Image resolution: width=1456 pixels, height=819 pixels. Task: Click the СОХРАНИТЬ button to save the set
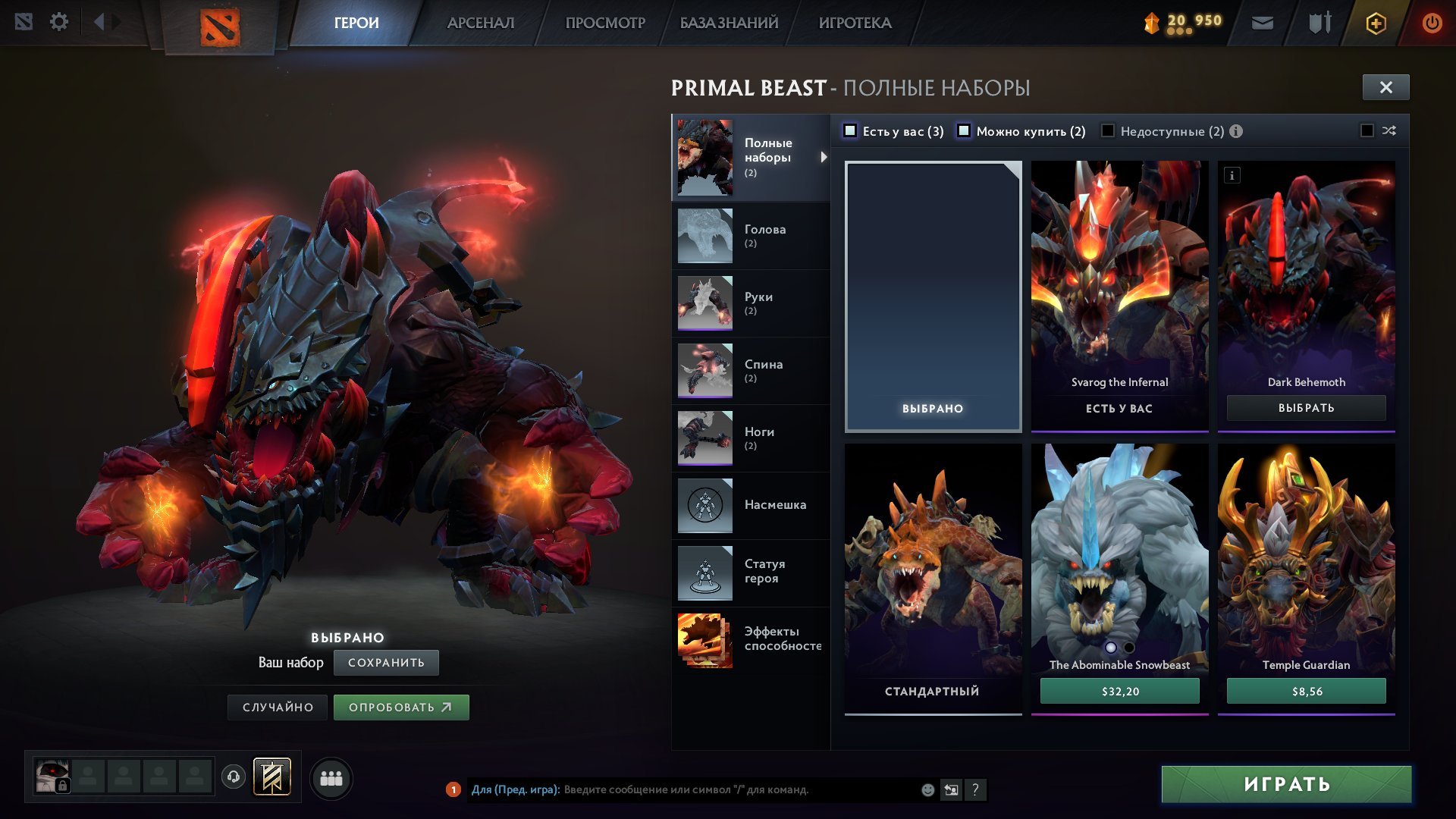pyautogui.click(x=388, y=662)
